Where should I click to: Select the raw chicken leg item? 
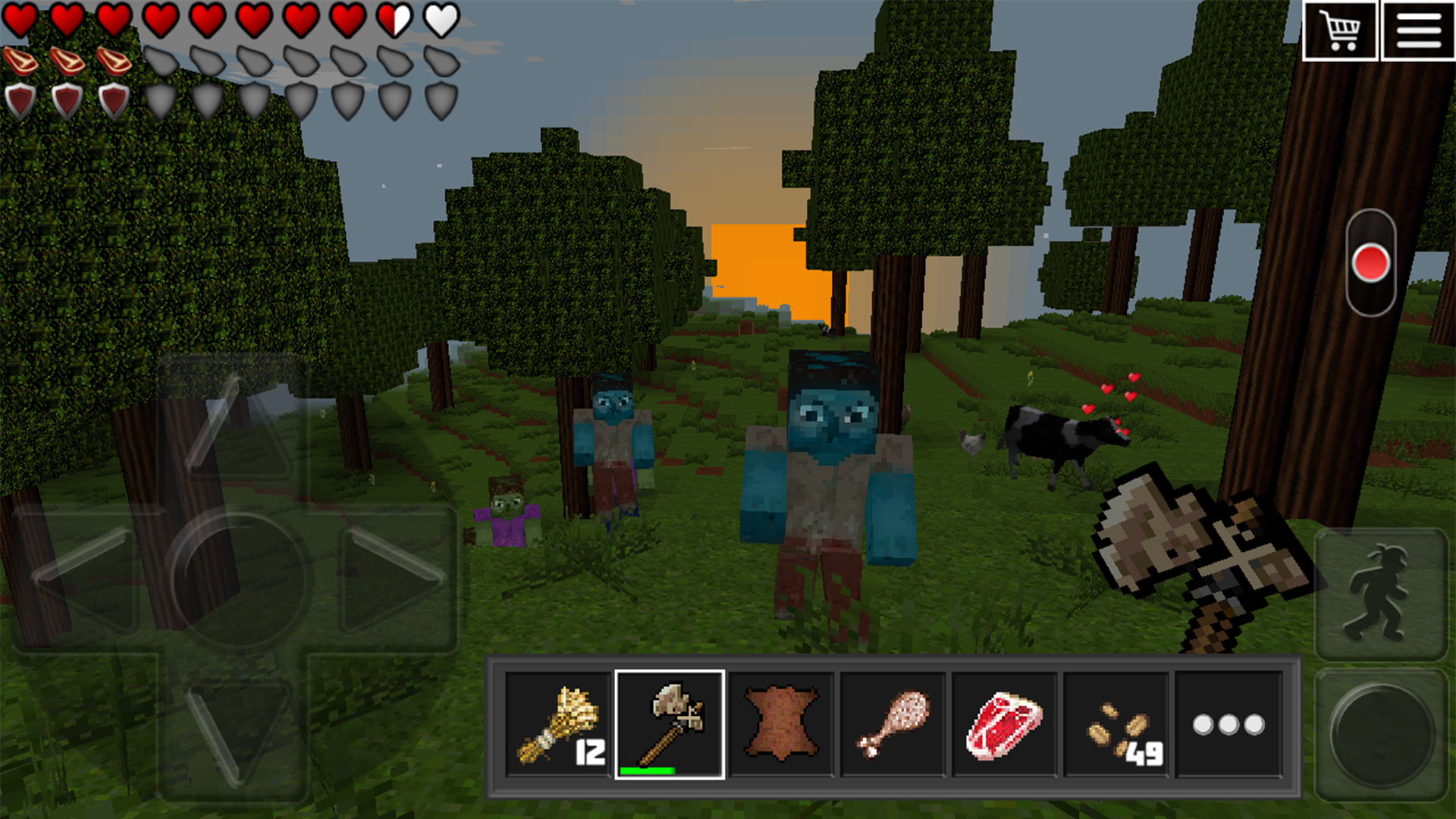pos(893,724)
